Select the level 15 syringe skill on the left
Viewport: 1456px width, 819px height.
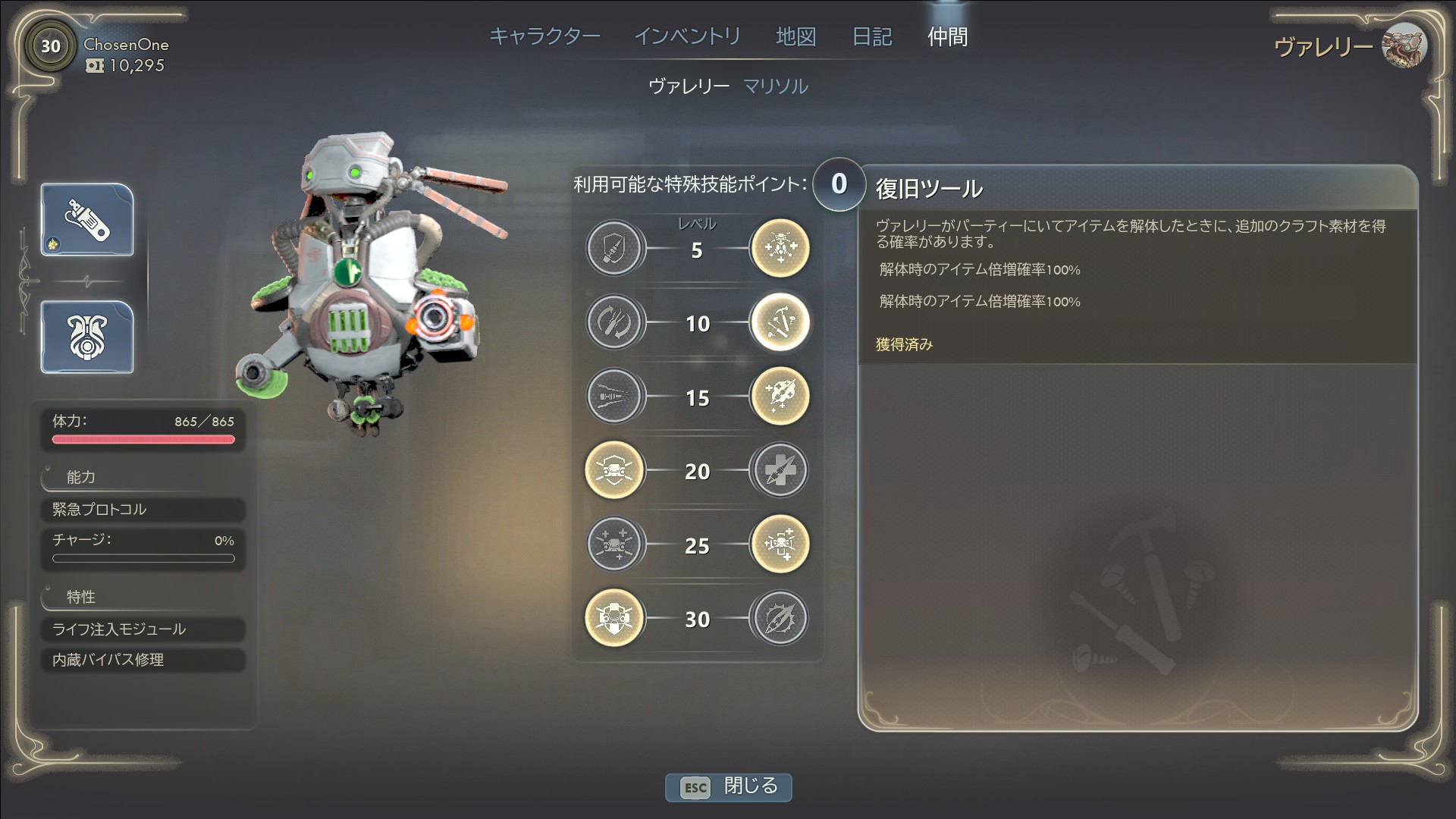pos(615,396)
